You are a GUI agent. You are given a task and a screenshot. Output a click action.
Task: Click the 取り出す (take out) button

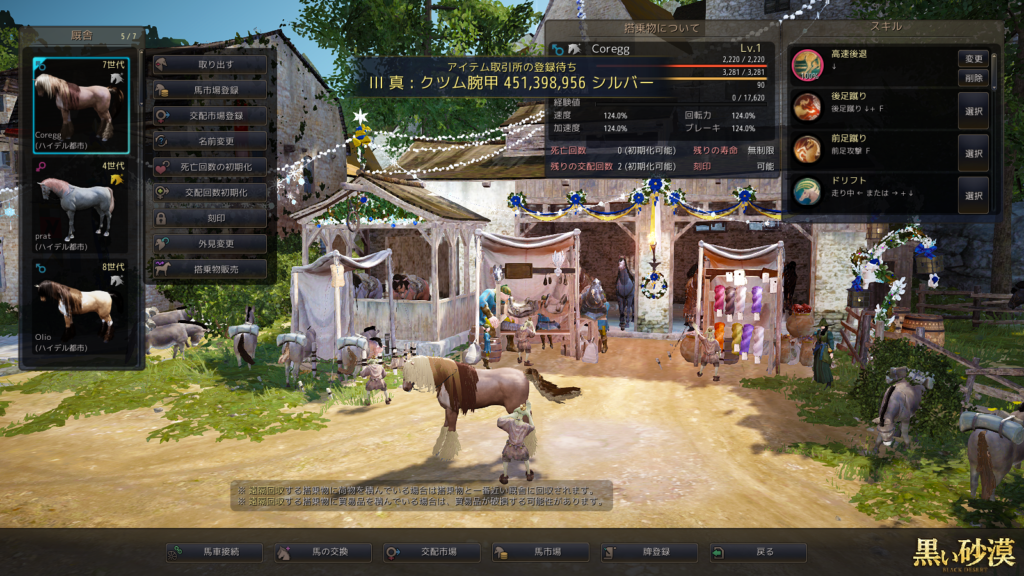(210, 64)
